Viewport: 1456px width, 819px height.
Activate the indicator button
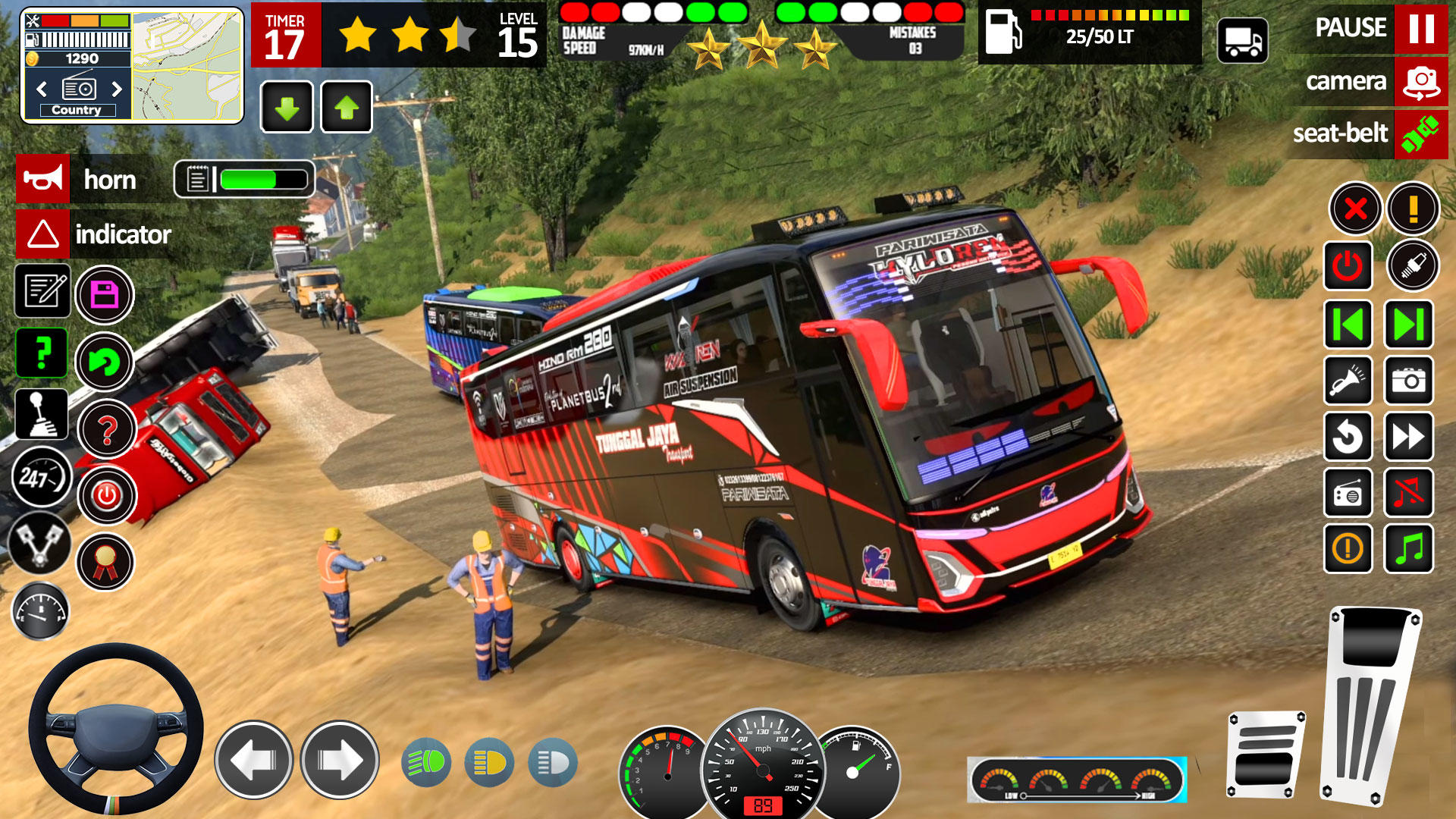(x=43, y=234)
